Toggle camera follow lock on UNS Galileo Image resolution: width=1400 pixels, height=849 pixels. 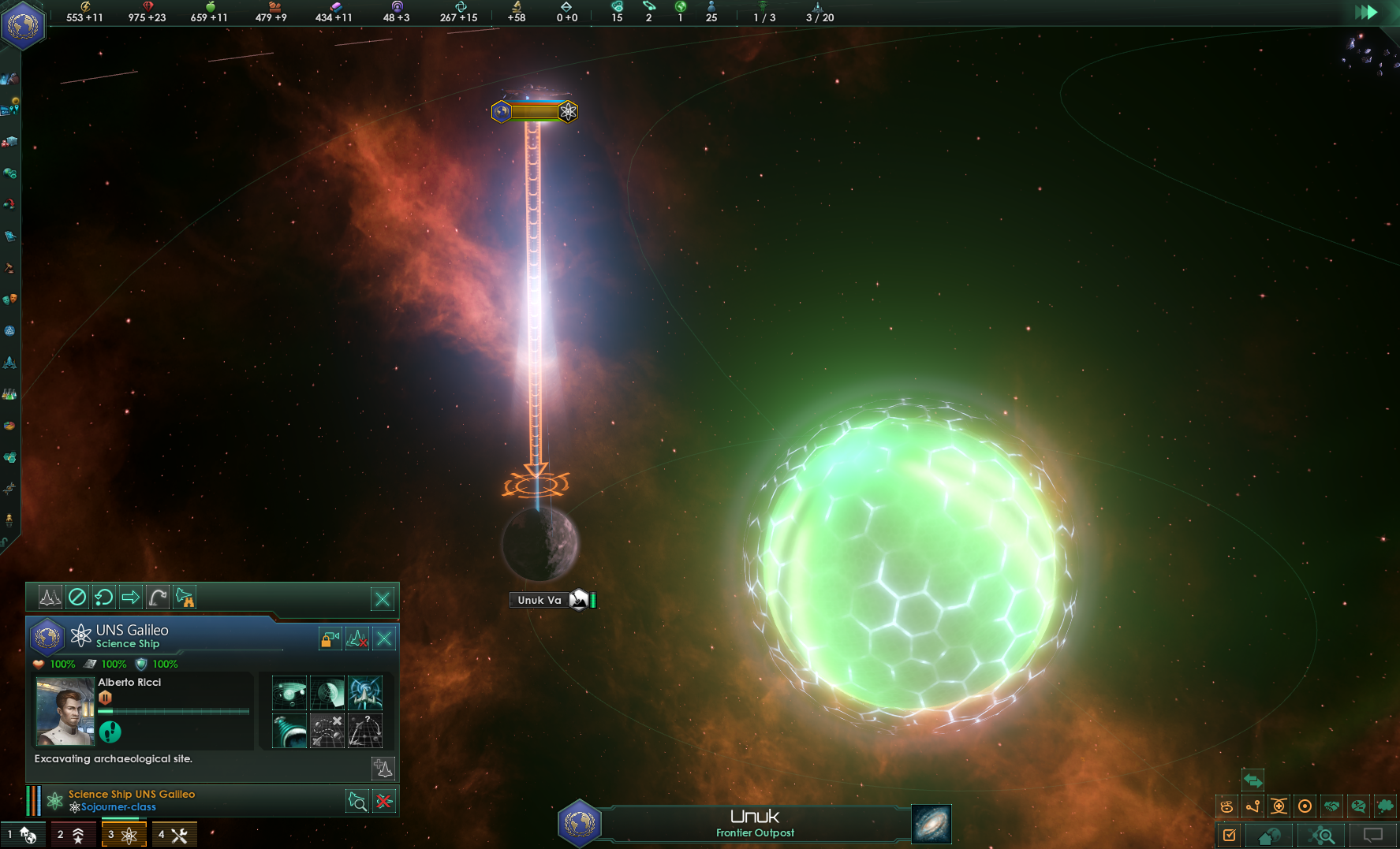pyautogui.click(x=329, y=639)
